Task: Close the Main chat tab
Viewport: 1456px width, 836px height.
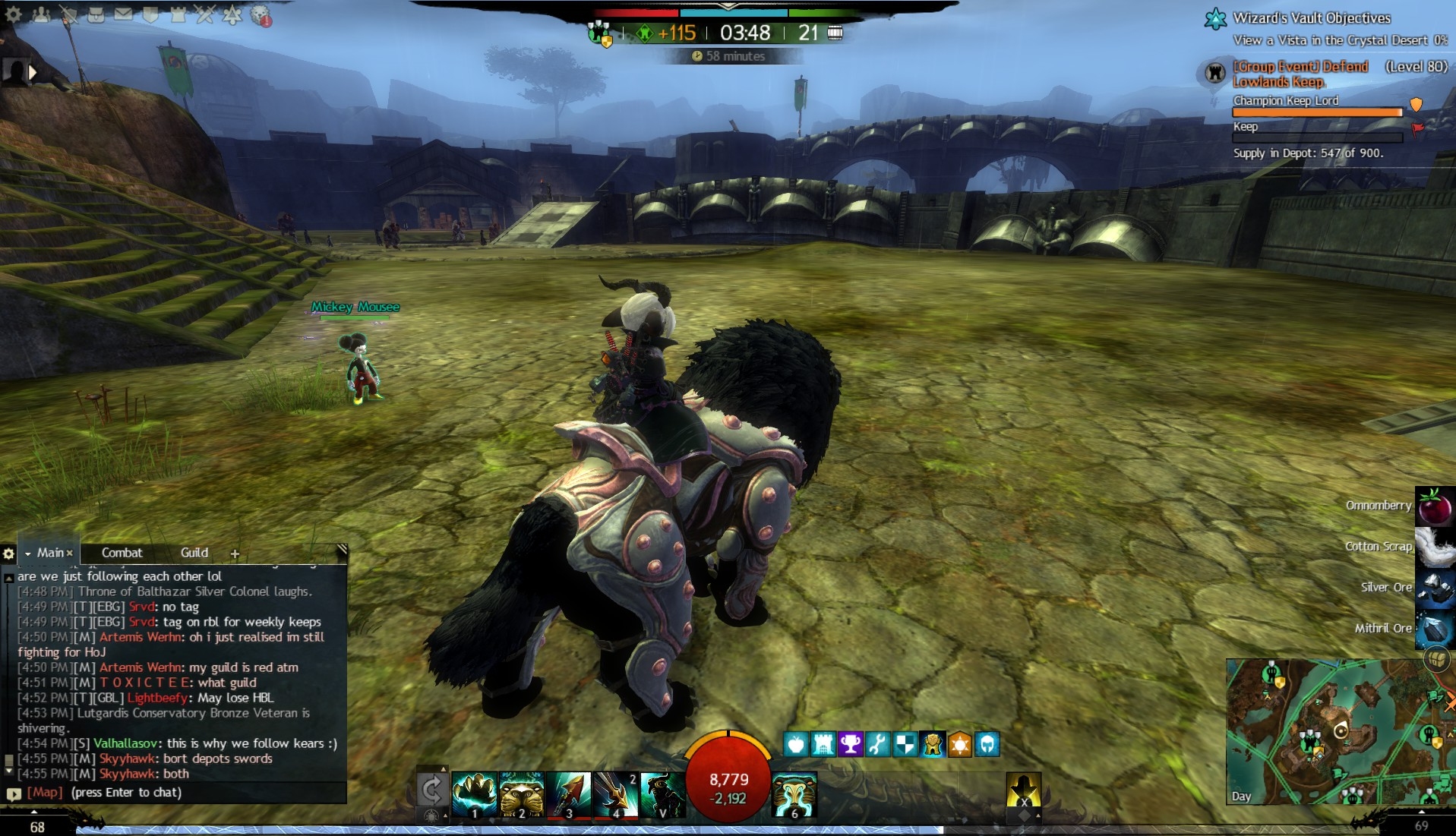Action: (x=70, y=553)
